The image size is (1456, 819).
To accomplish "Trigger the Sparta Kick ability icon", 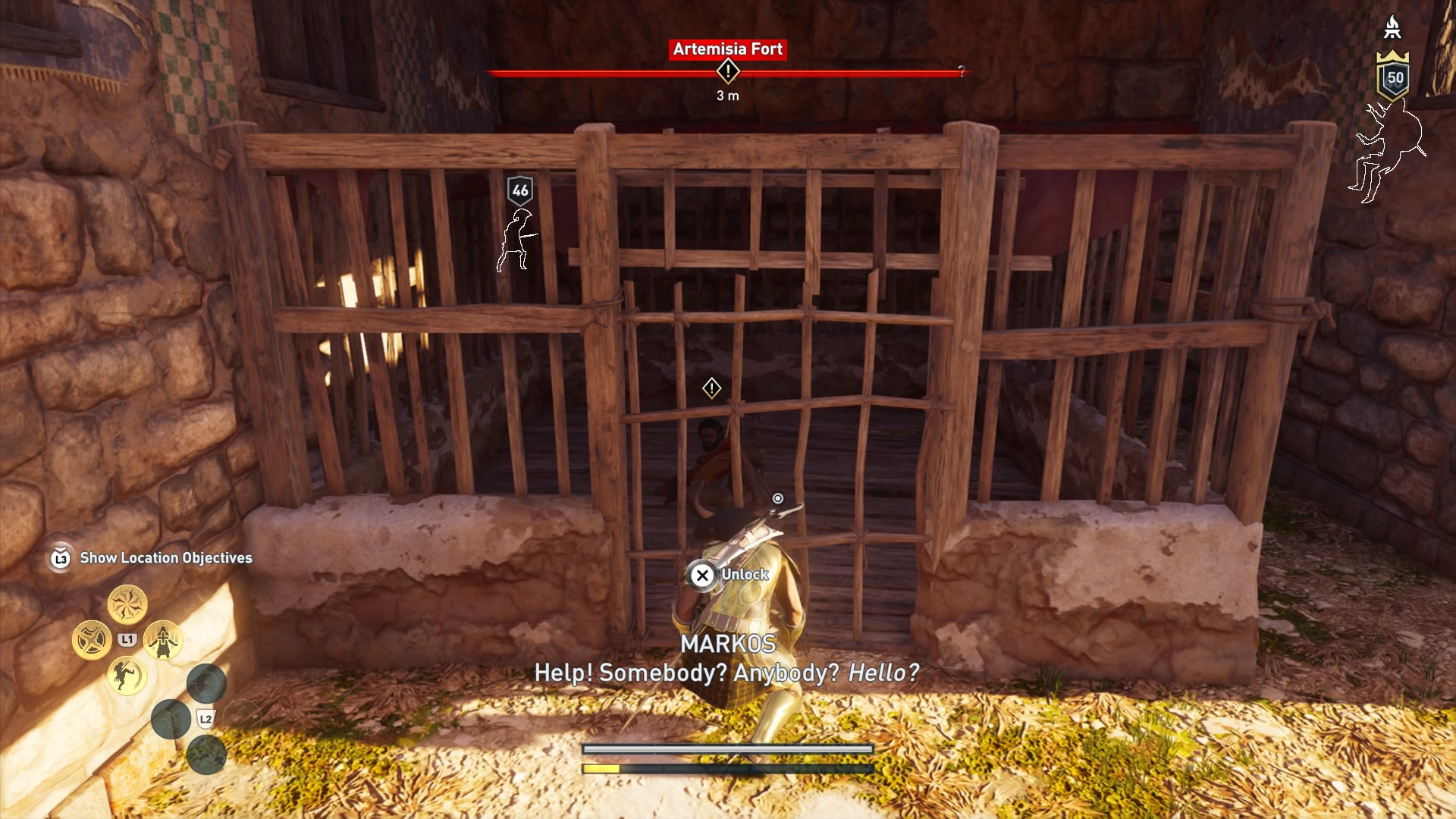I will 126,676.
